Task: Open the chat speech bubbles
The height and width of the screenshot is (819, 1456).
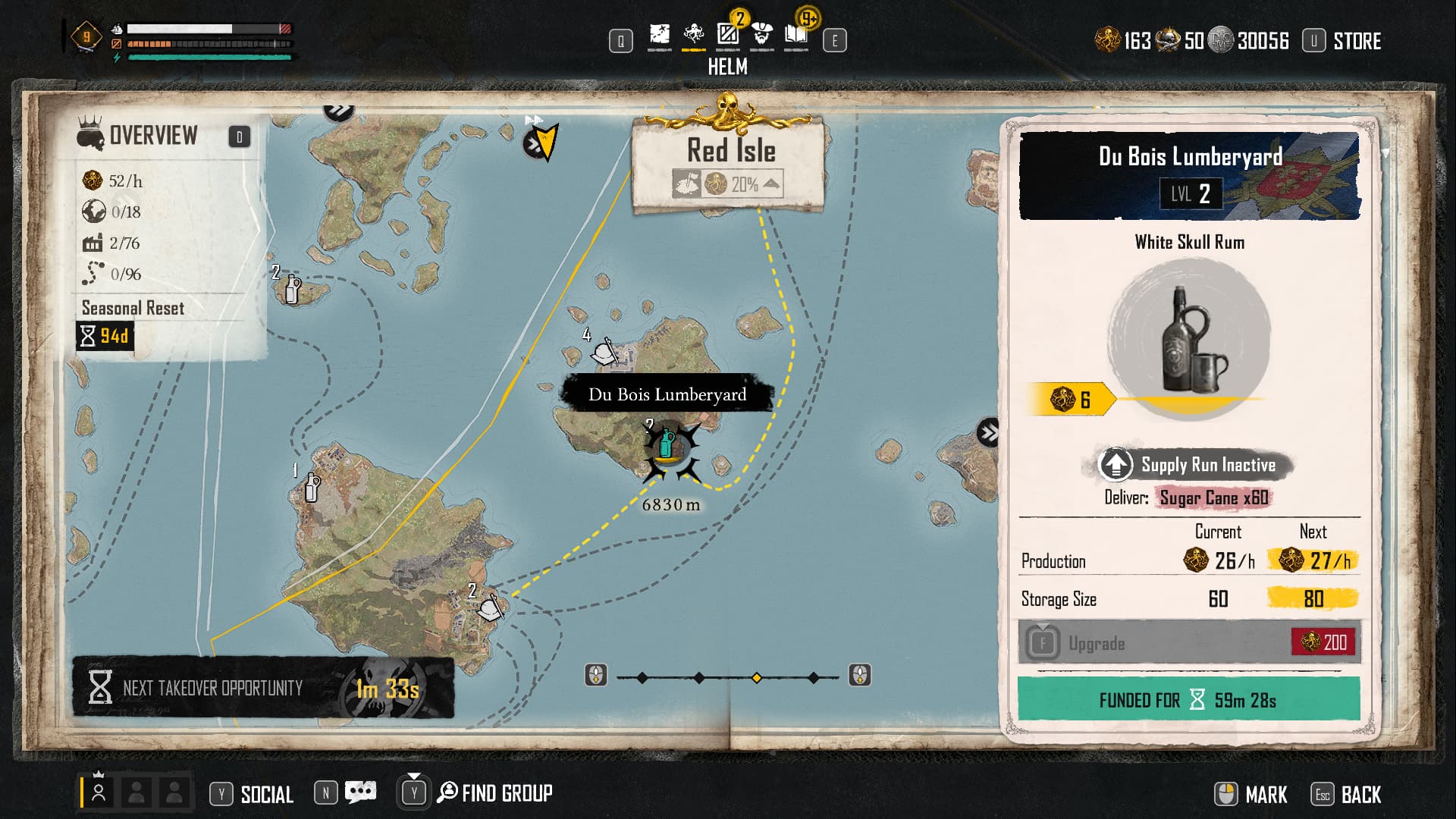Action: 359,792
